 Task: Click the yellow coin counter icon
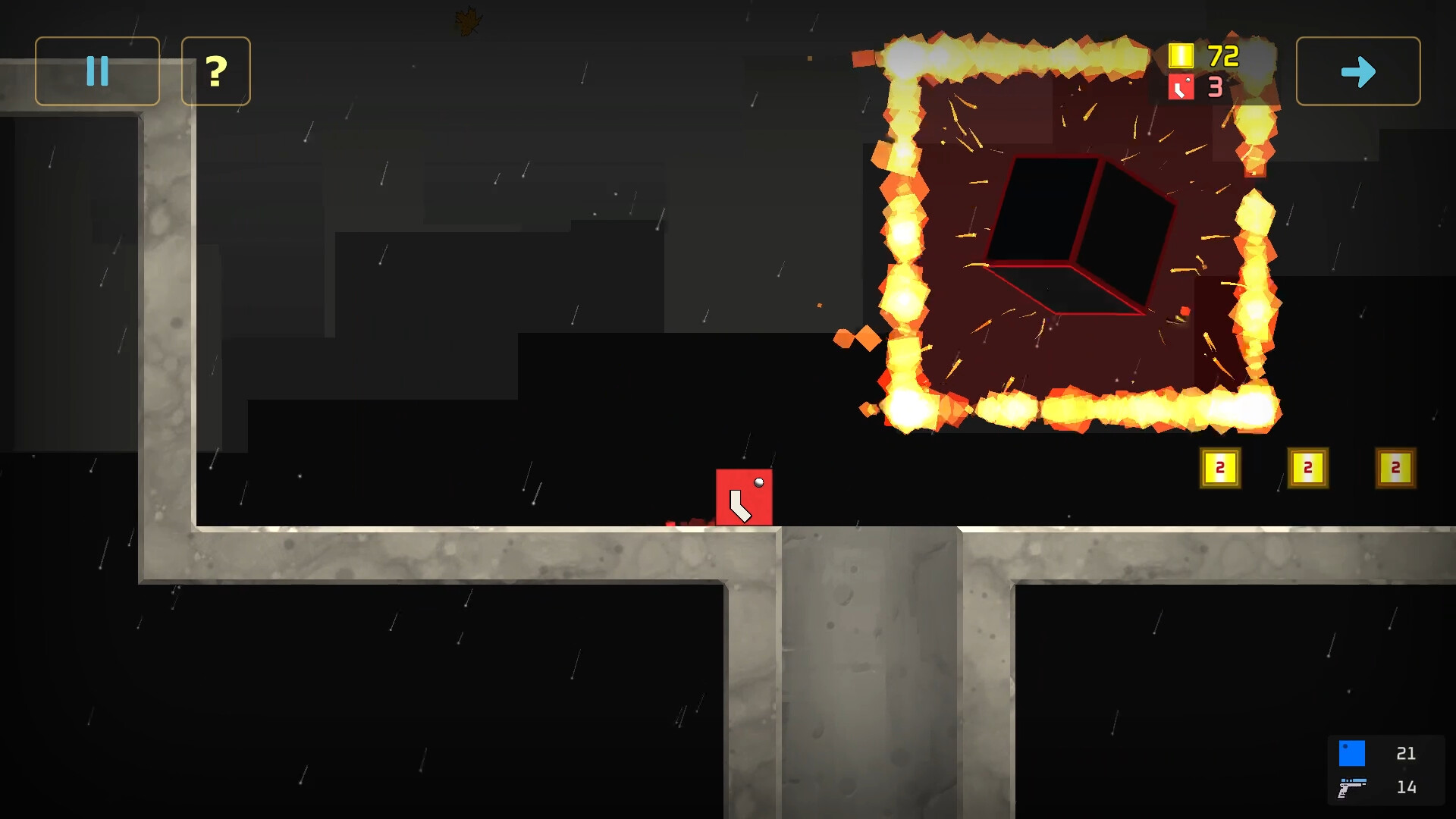1181,55
